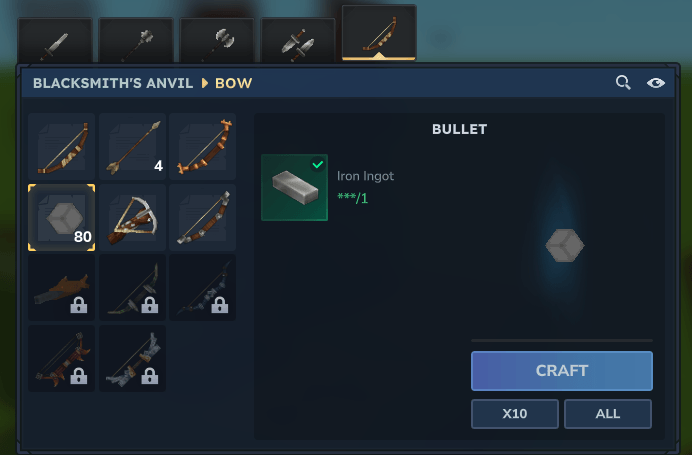Open the recipe search magnifier
This screenshot has height=455, width=692.
(x=623, y=83)
